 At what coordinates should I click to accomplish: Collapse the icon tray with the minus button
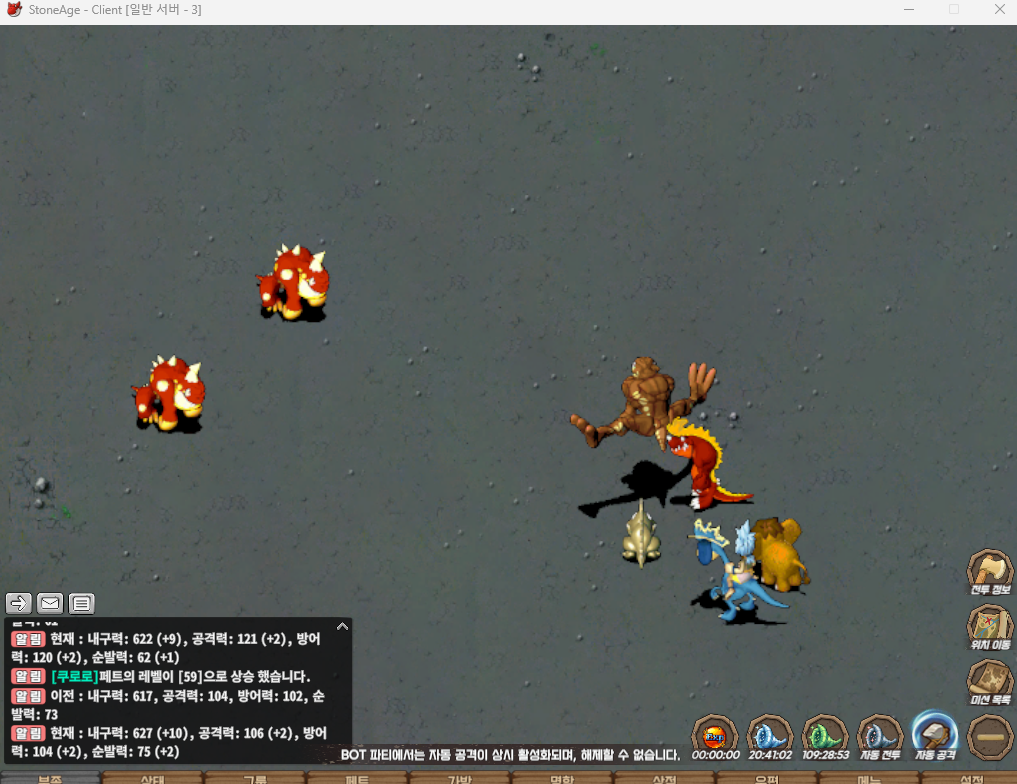tap(990, 738)
